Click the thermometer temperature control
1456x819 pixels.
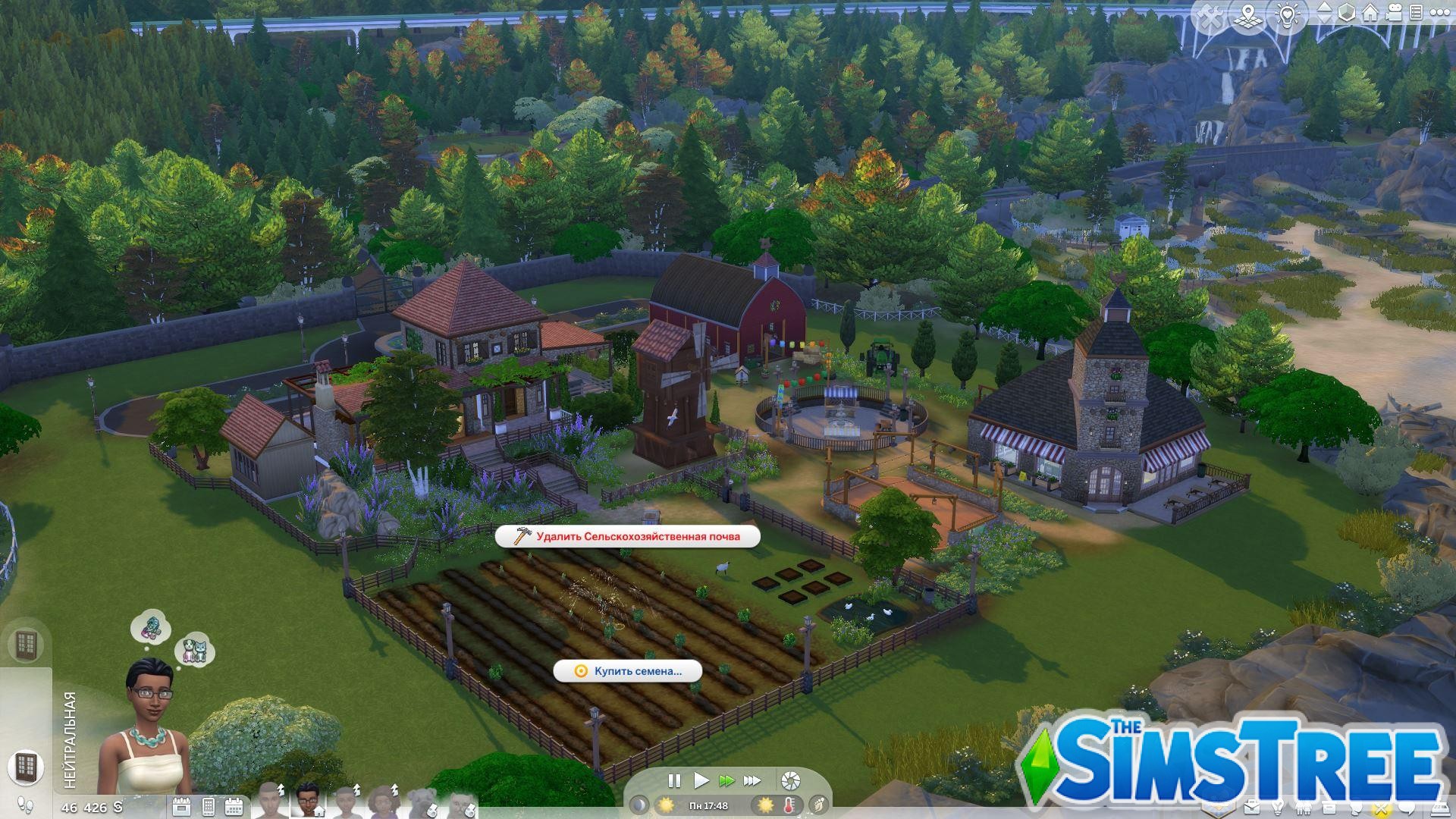[789, 805]
